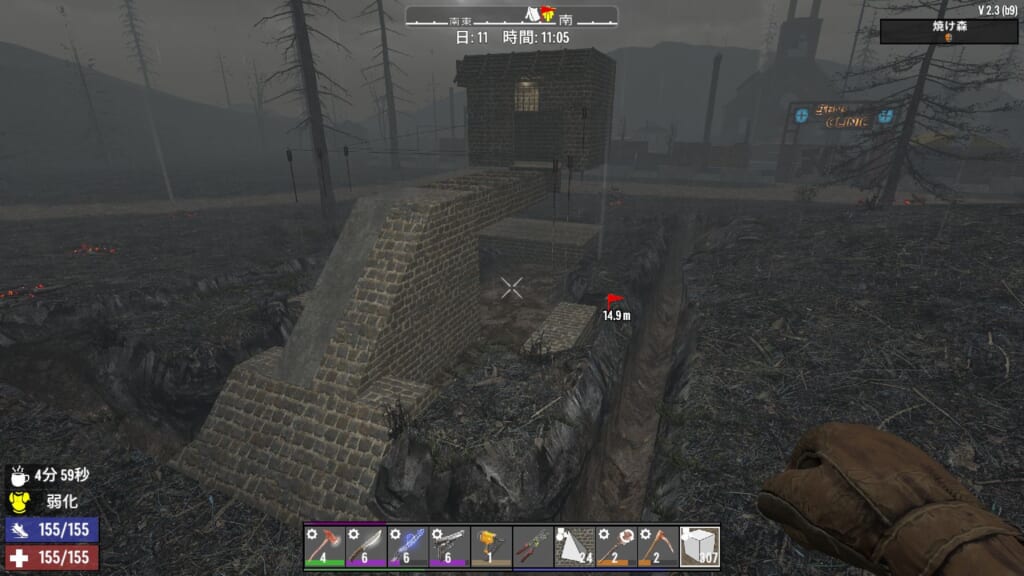Select the red axe hotbar slot
This screenshot has width=1024, height=576.
click(325, 547)
